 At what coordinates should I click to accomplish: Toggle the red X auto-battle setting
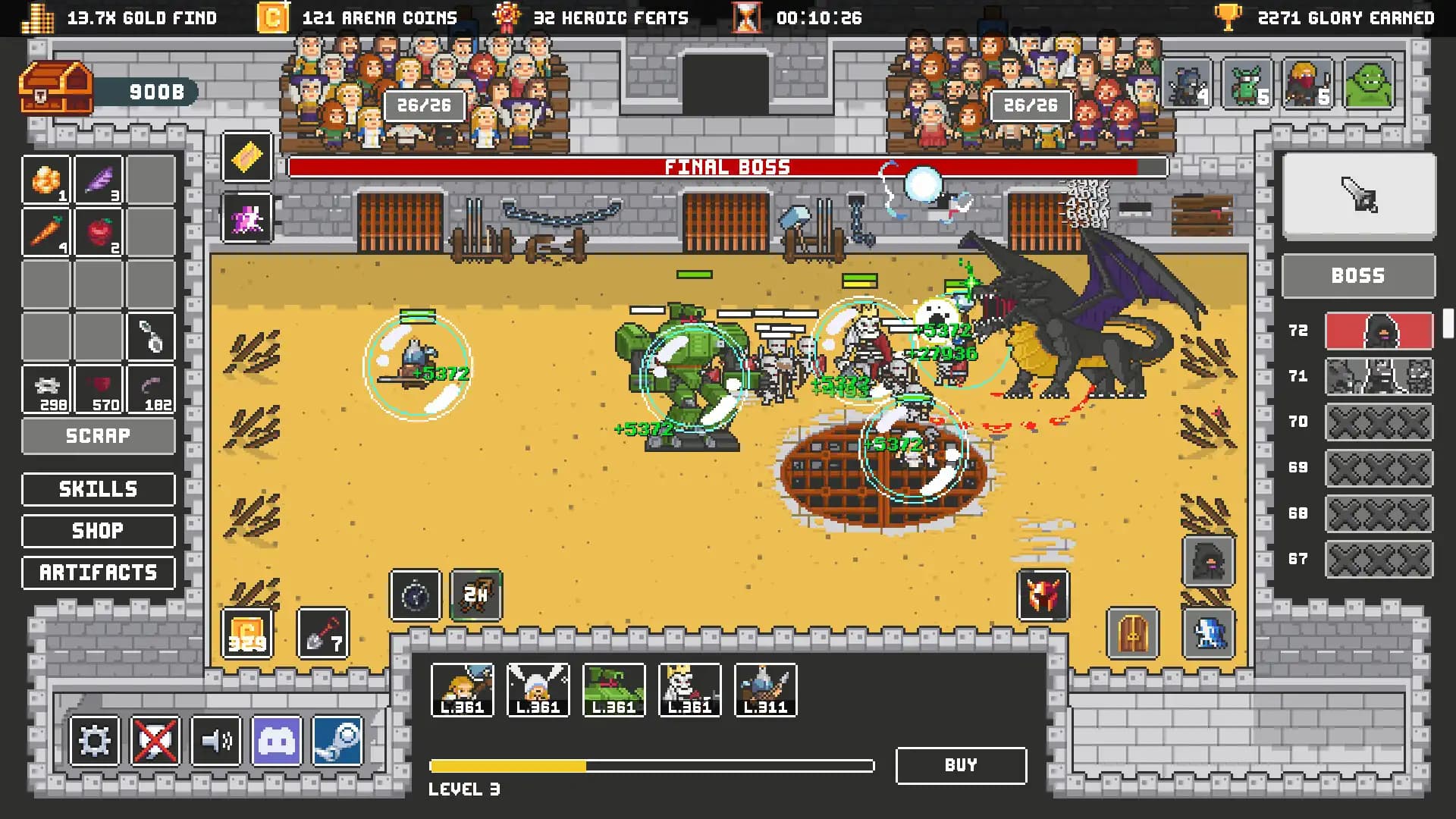pyautogui.click(x=157, y=741)
